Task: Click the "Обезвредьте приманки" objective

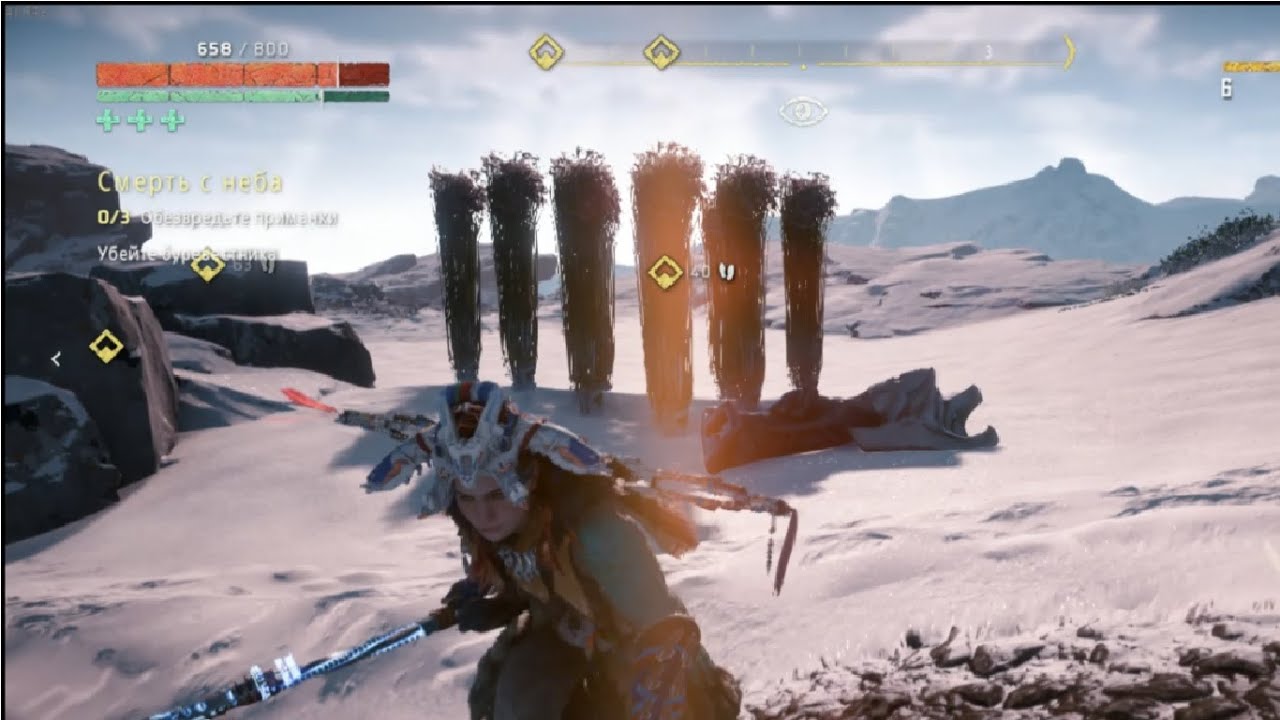Action: (x=238, y=217)
